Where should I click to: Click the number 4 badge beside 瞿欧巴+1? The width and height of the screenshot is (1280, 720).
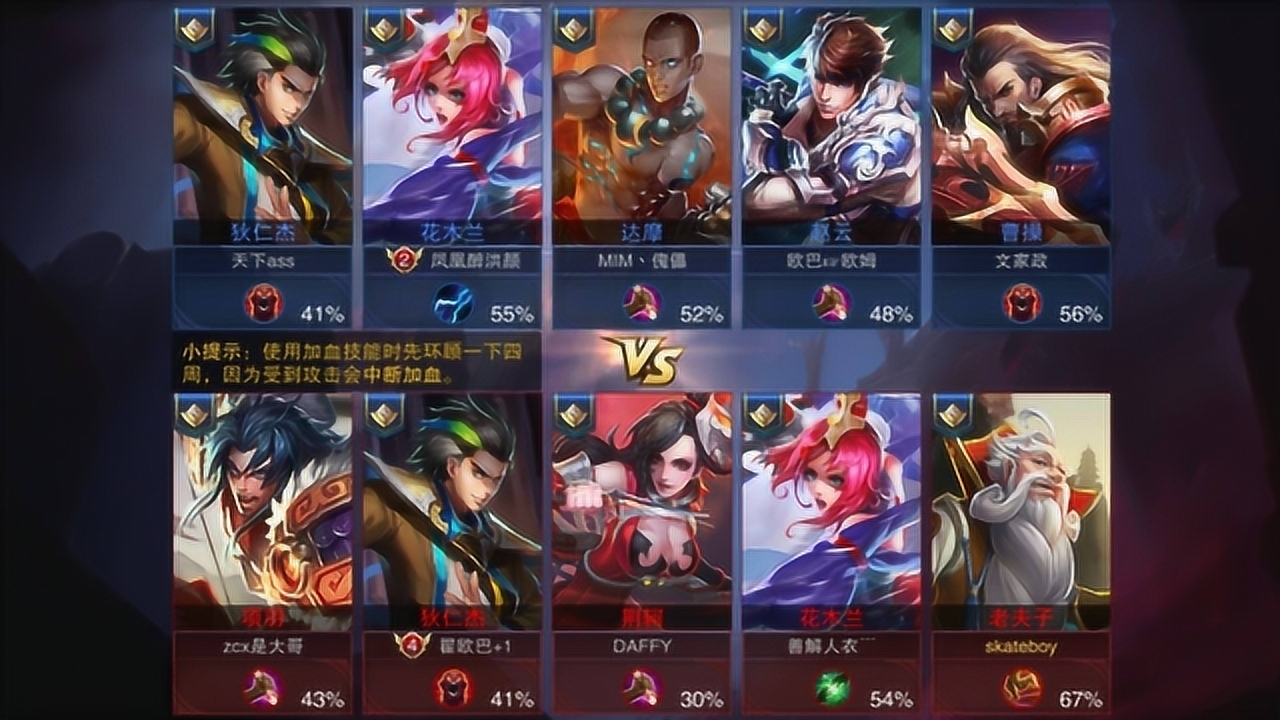[411, 646]
